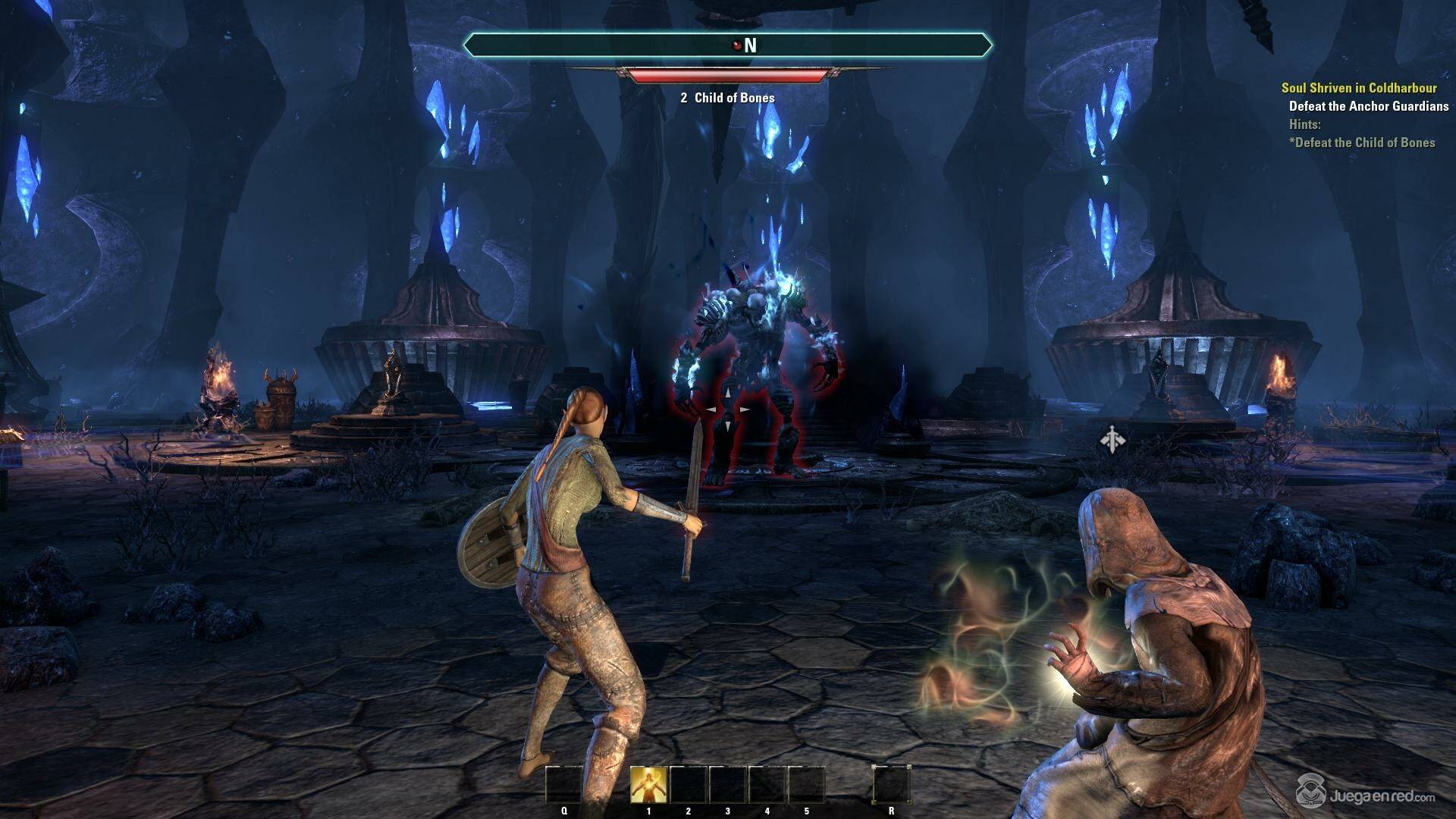Image resolution: width=1456 pixels, height=819 pixels.
Task: Select the Q quickslot box
Action: [x=564, y=784]
